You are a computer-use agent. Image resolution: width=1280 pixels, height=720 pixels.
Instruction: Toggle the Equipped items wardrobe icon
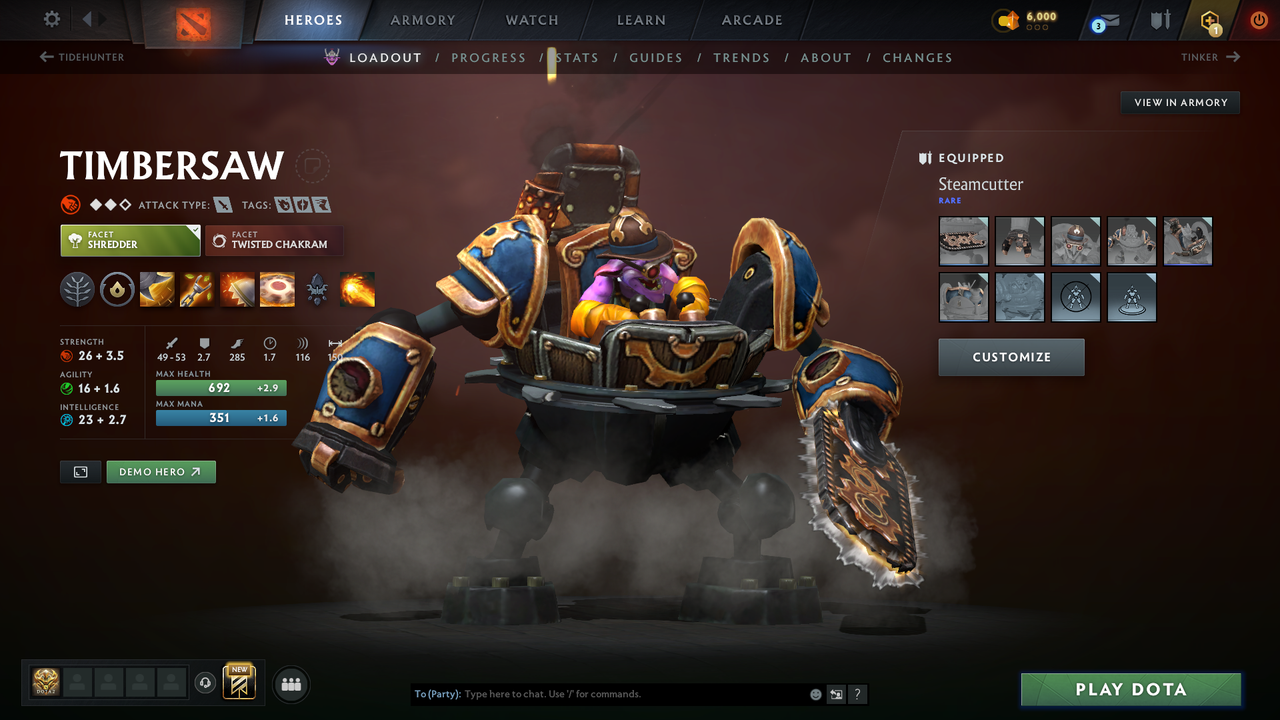pos(923,157)
